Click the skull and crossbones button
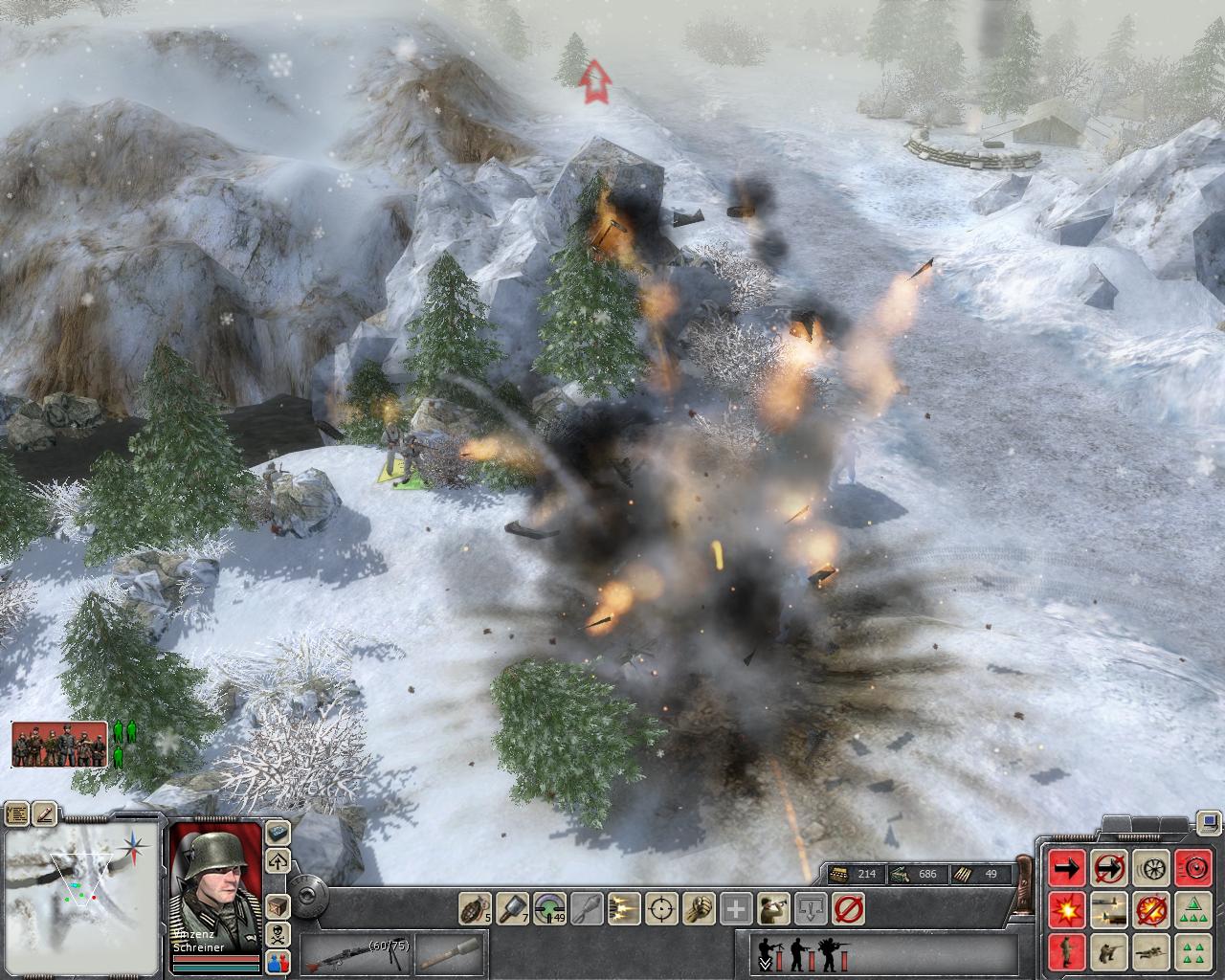Viewport: 1225px width, 980px height. pos(278,933)
